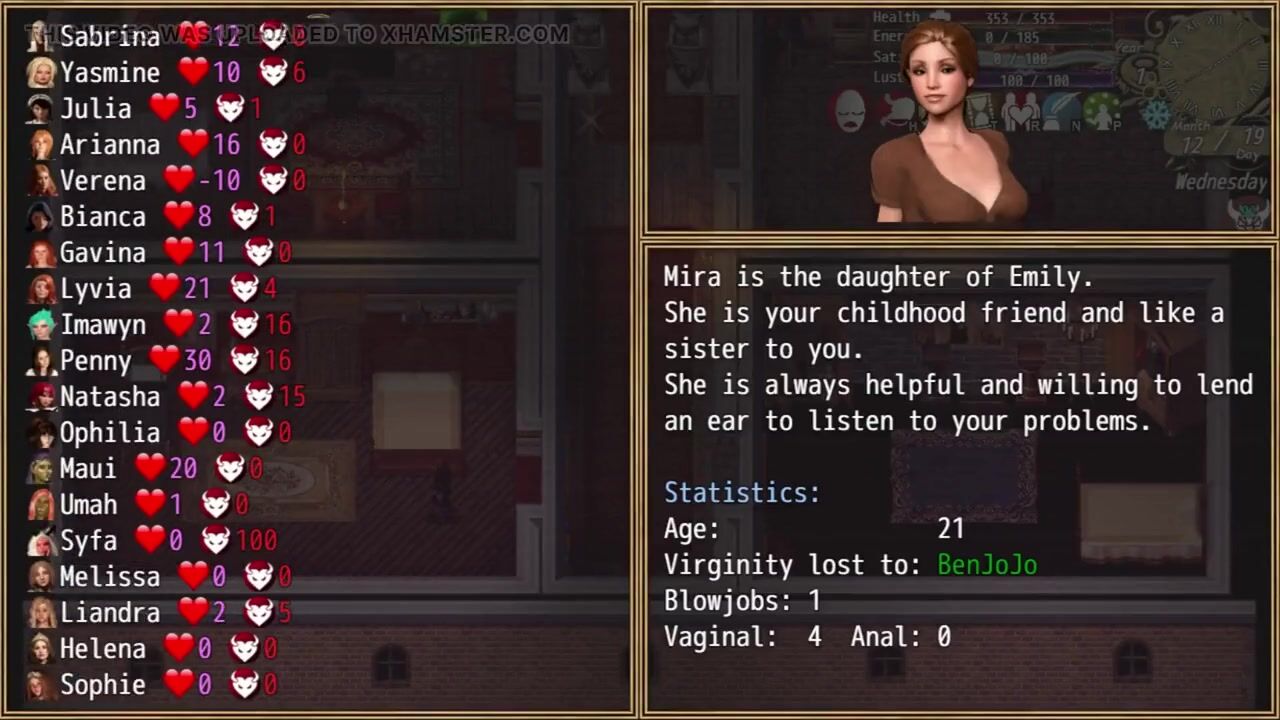Open Julia's character entry
Image resolution: width=1280 pixels, height=720 pixels.
[95, 109]
